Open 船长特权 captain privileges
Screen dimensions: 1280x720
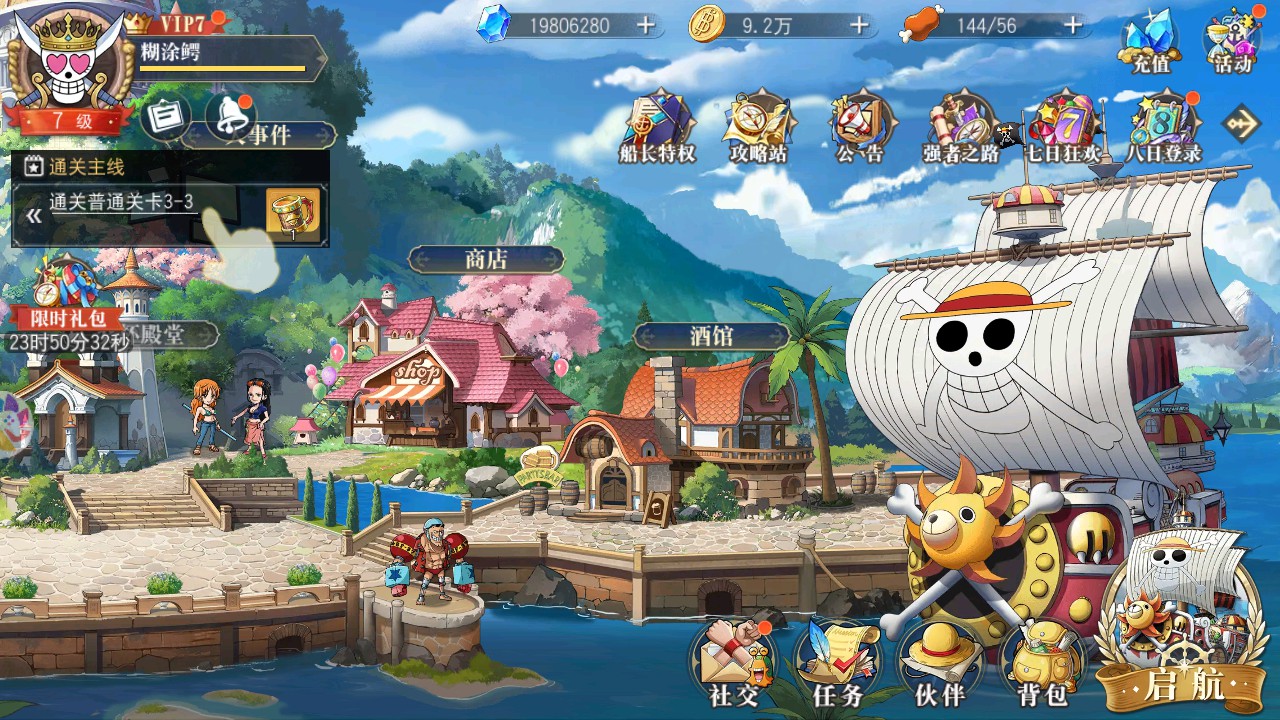point(657,128)
